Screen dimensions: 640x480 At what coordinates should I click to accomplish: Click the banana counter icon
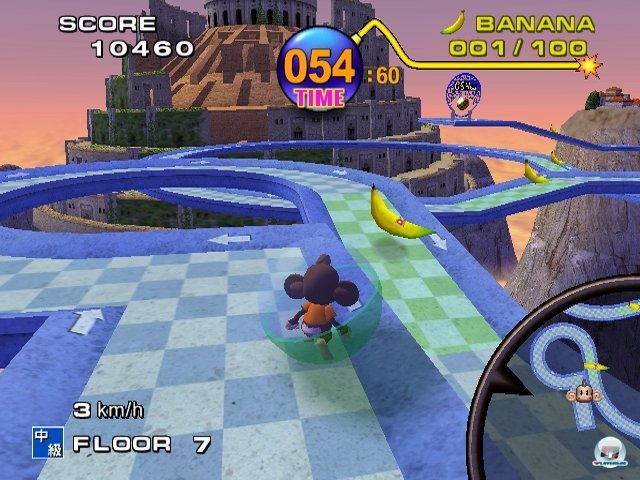(454, 22)
